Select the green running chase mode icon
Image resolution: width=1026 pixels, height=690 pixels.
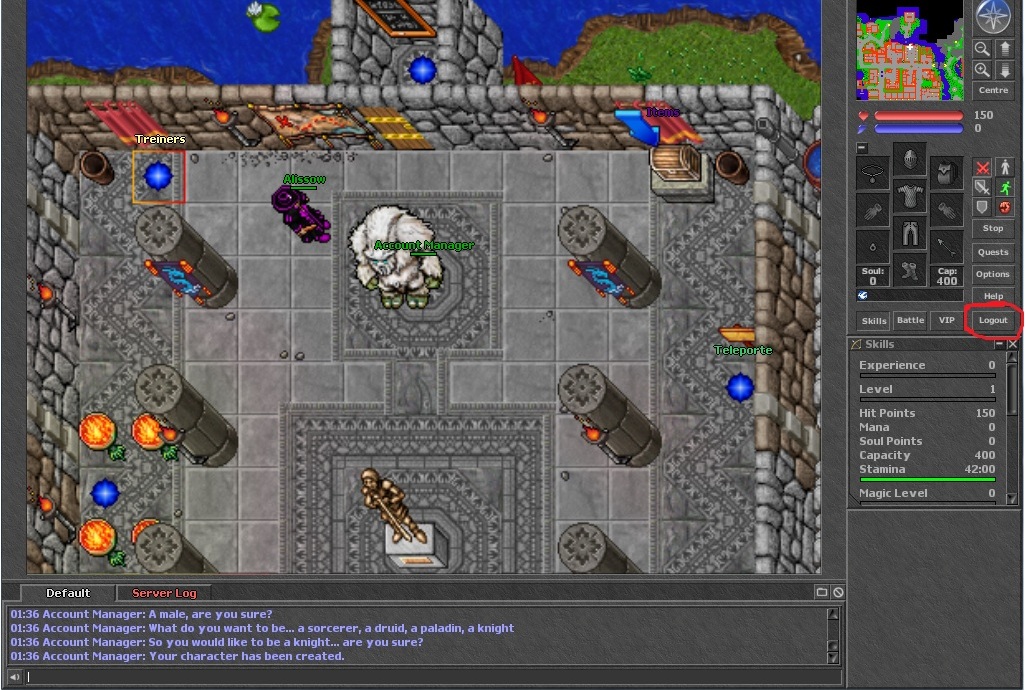[1004, 187]
